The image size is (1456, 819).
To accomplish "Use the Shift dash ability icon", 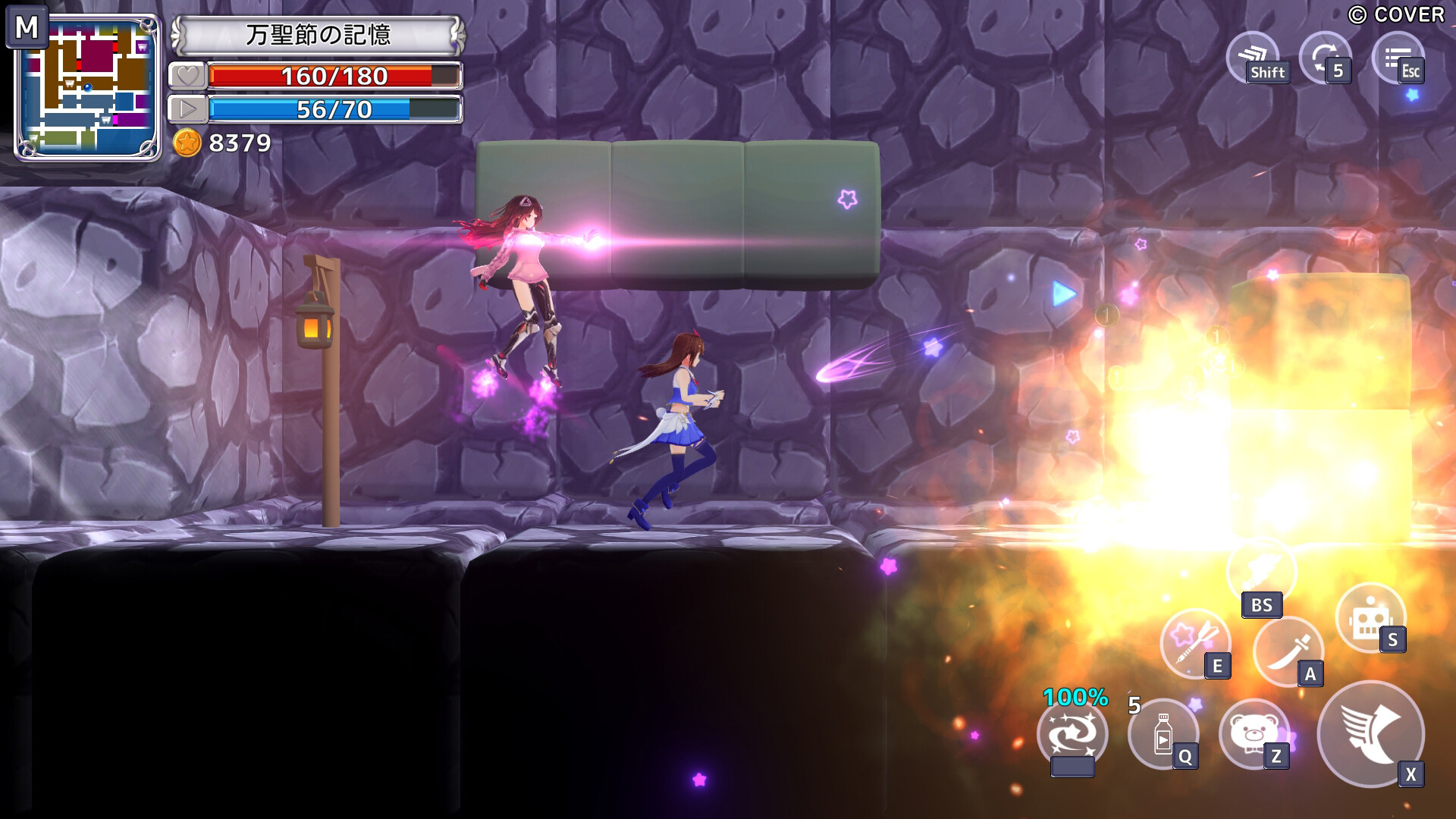I will pyautogui.click(x=1254, y=56).
